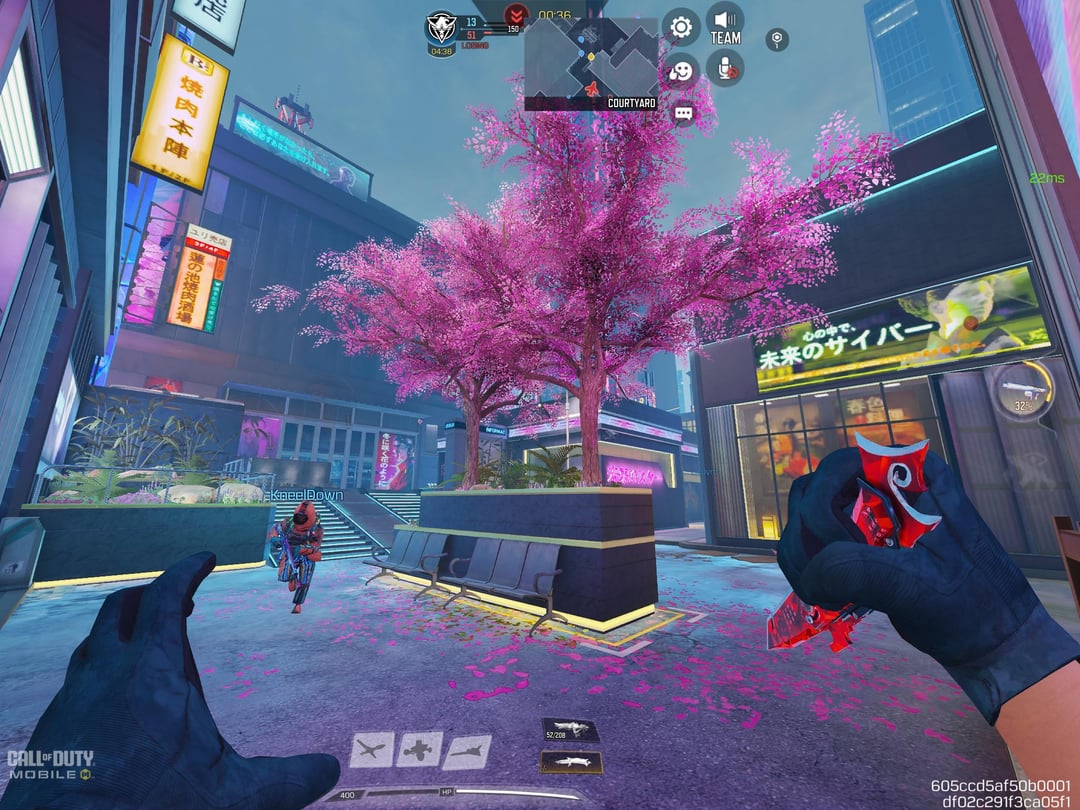Tap the small hexagon pin icon

[x=777, y=39]
